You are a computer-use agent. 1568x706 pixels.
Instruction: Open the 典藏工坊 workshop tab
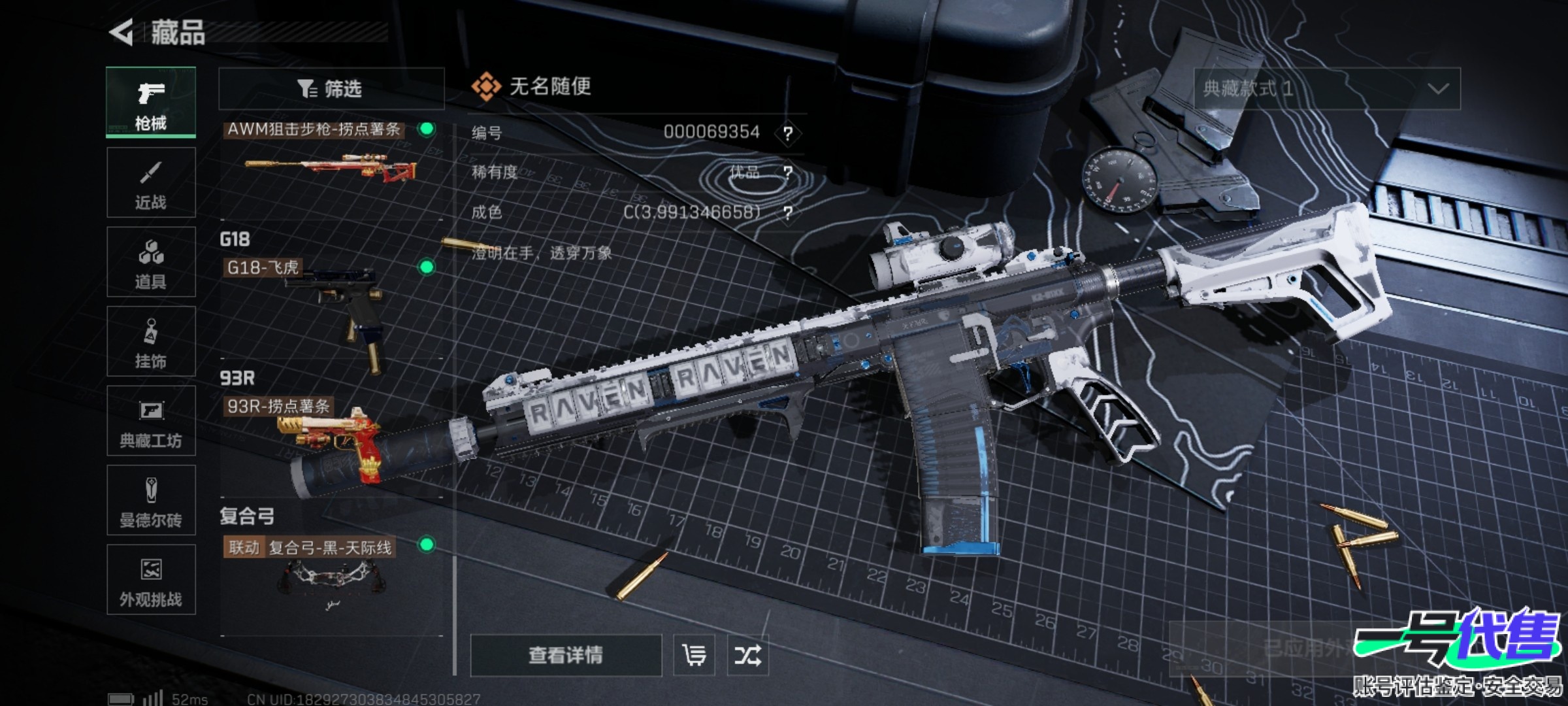click(151, 421)
